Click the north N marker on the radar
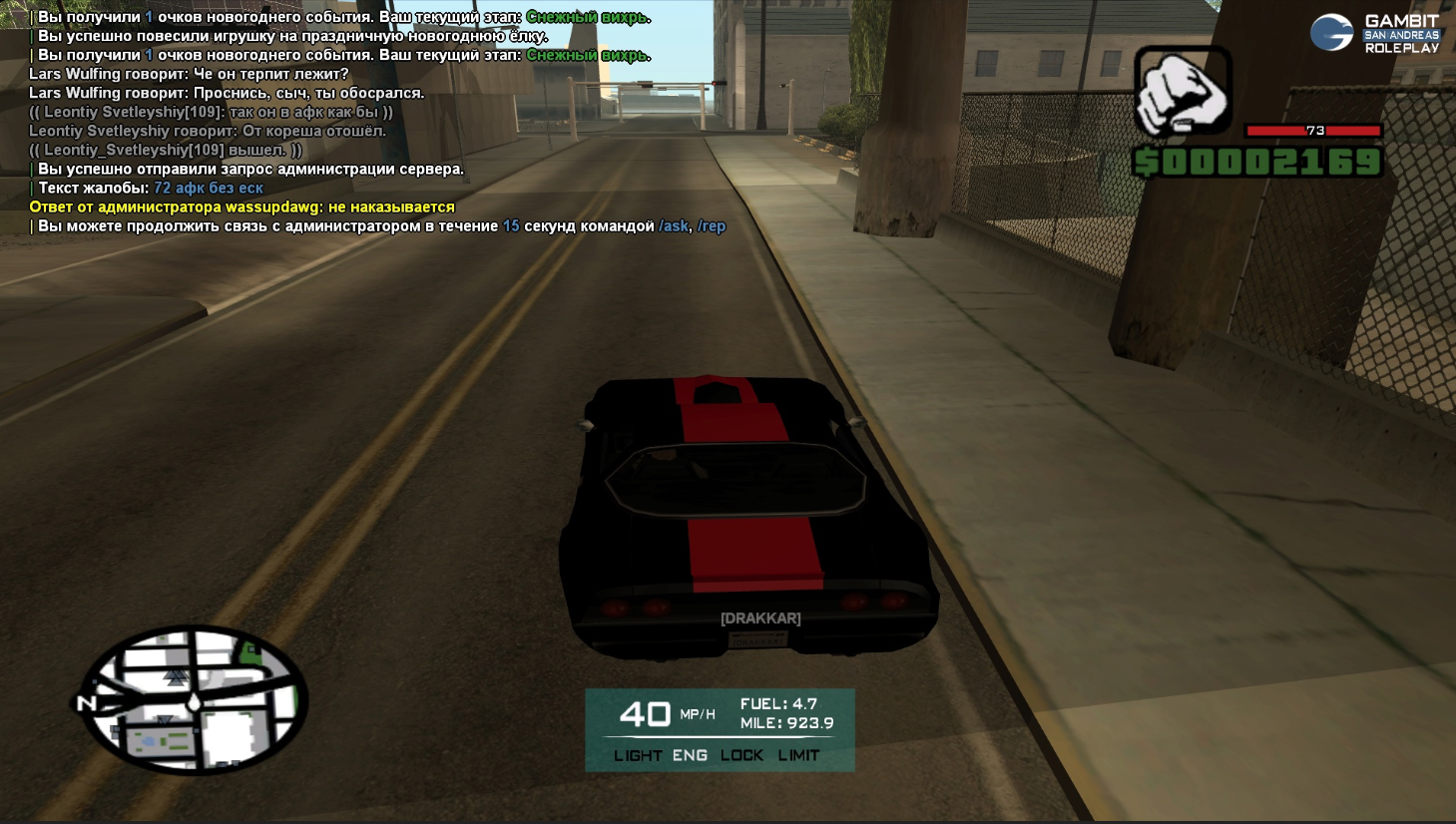 86,703
